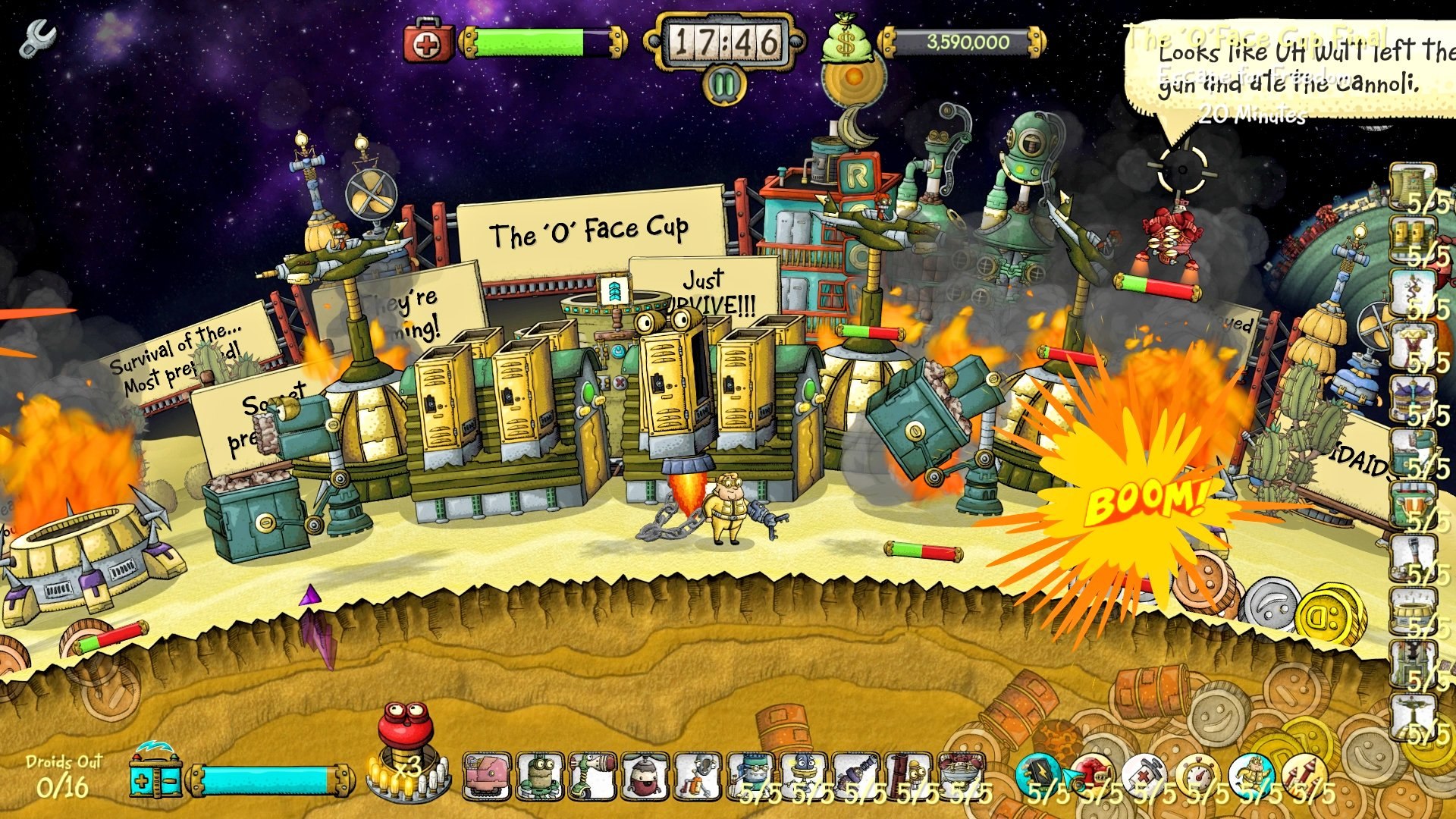The image size is (1456, 819).
Task: Pause the game with the green button
Action: (x=724, y=86)
